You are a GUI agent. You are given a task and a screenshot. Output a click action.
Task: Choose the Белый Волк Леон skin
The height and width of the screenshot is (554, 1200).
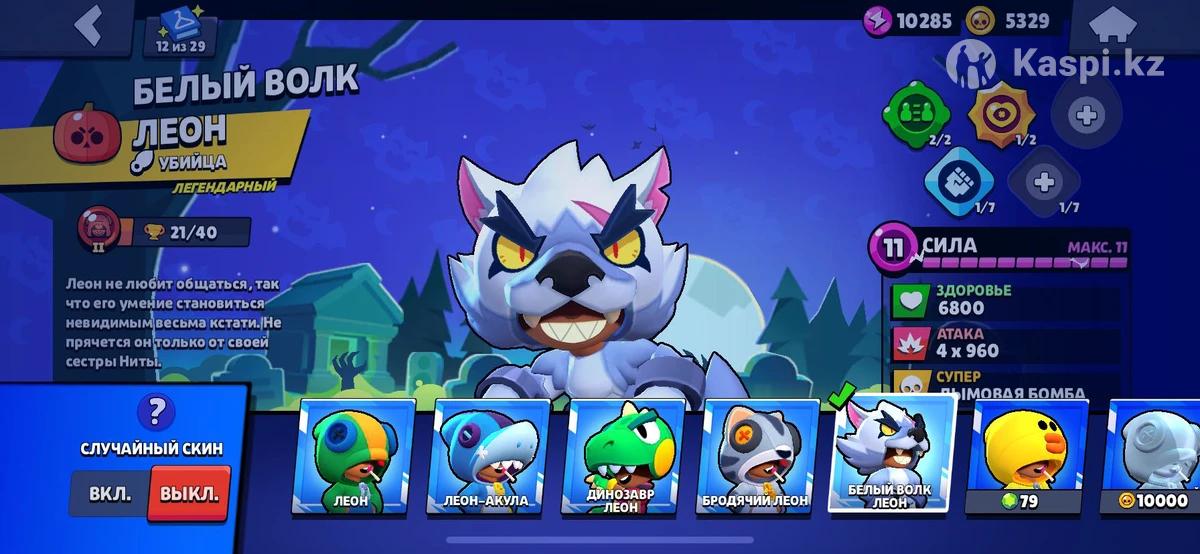(x=892, y=454)
